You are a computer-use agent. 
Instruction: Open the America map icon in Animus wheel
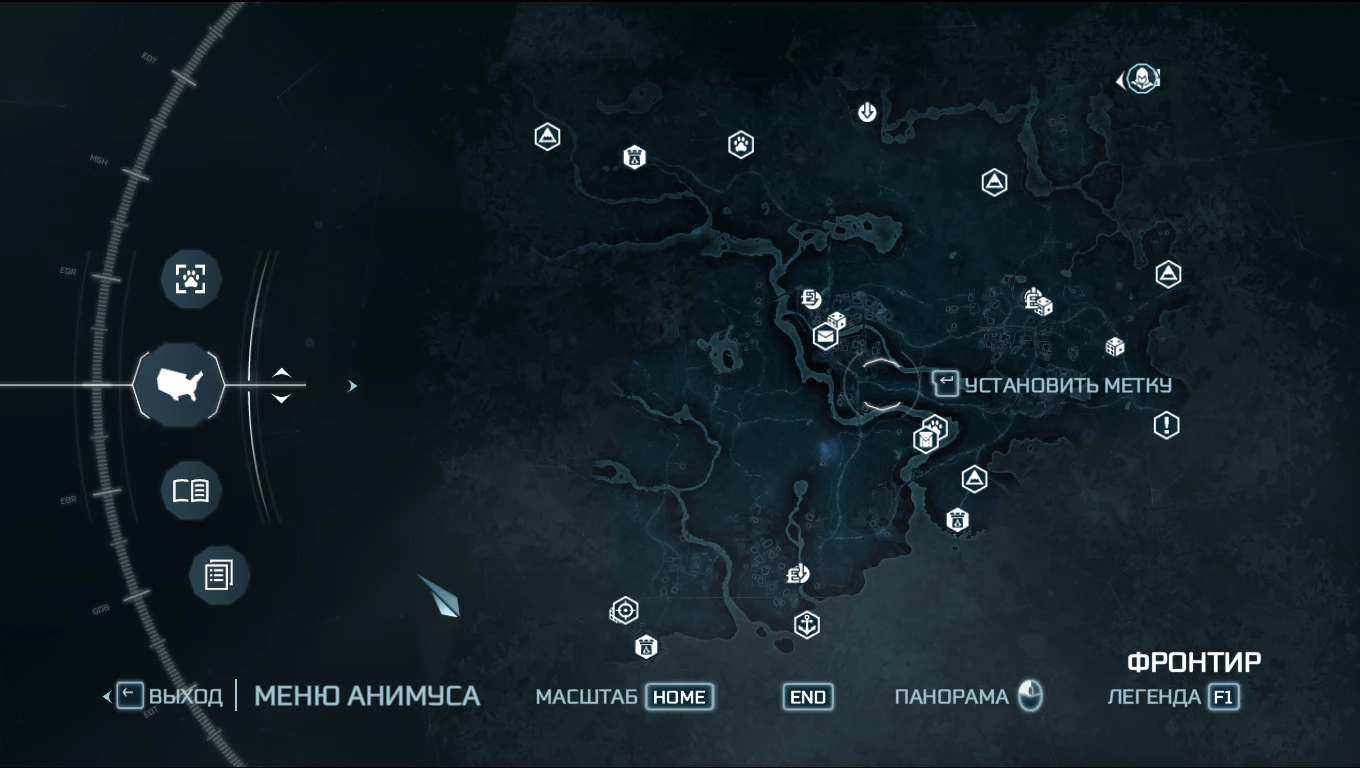179,385
